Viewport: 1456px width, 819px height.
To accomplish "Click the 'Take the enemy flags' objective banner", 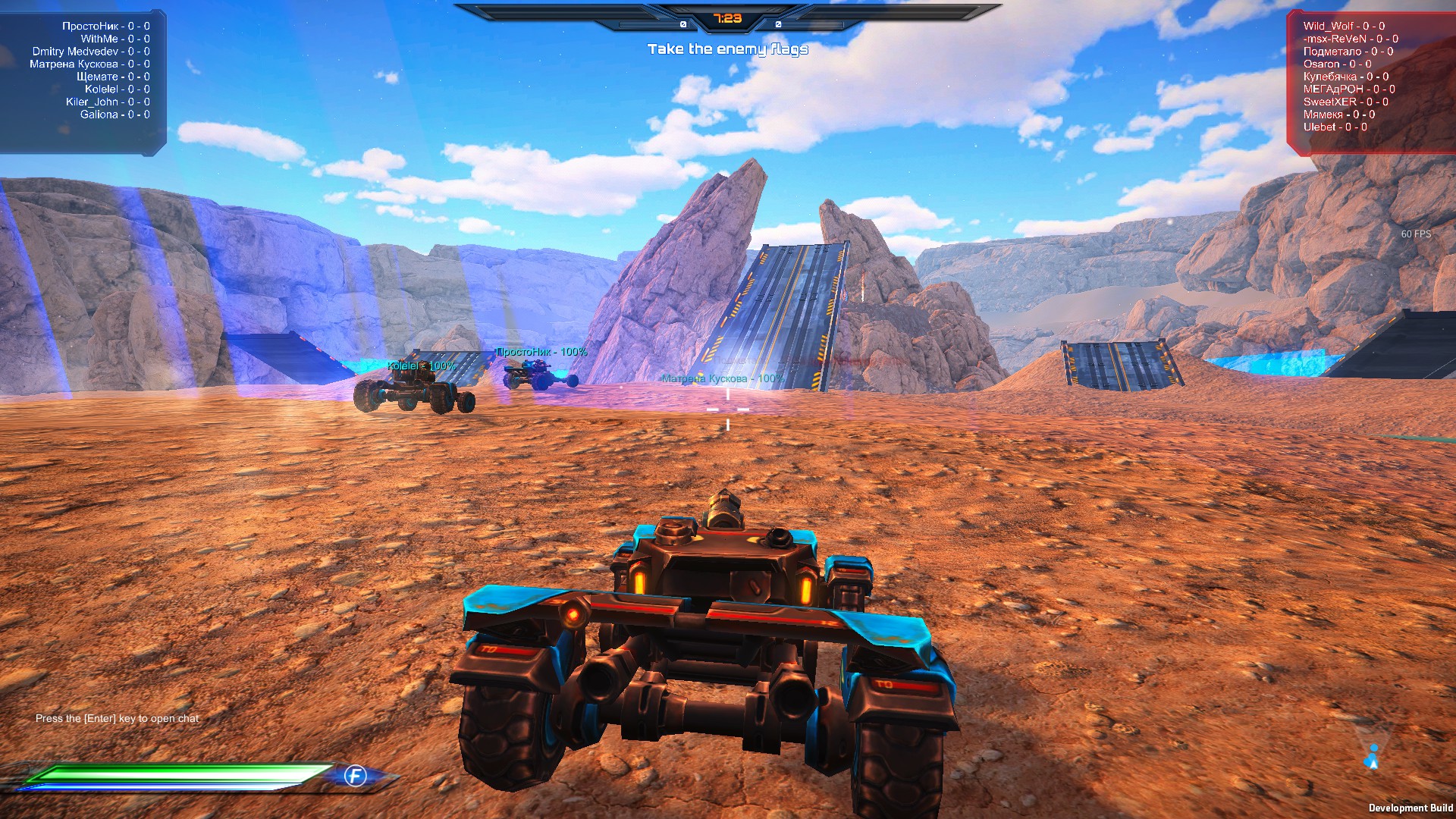I will (x=727, y=49).
